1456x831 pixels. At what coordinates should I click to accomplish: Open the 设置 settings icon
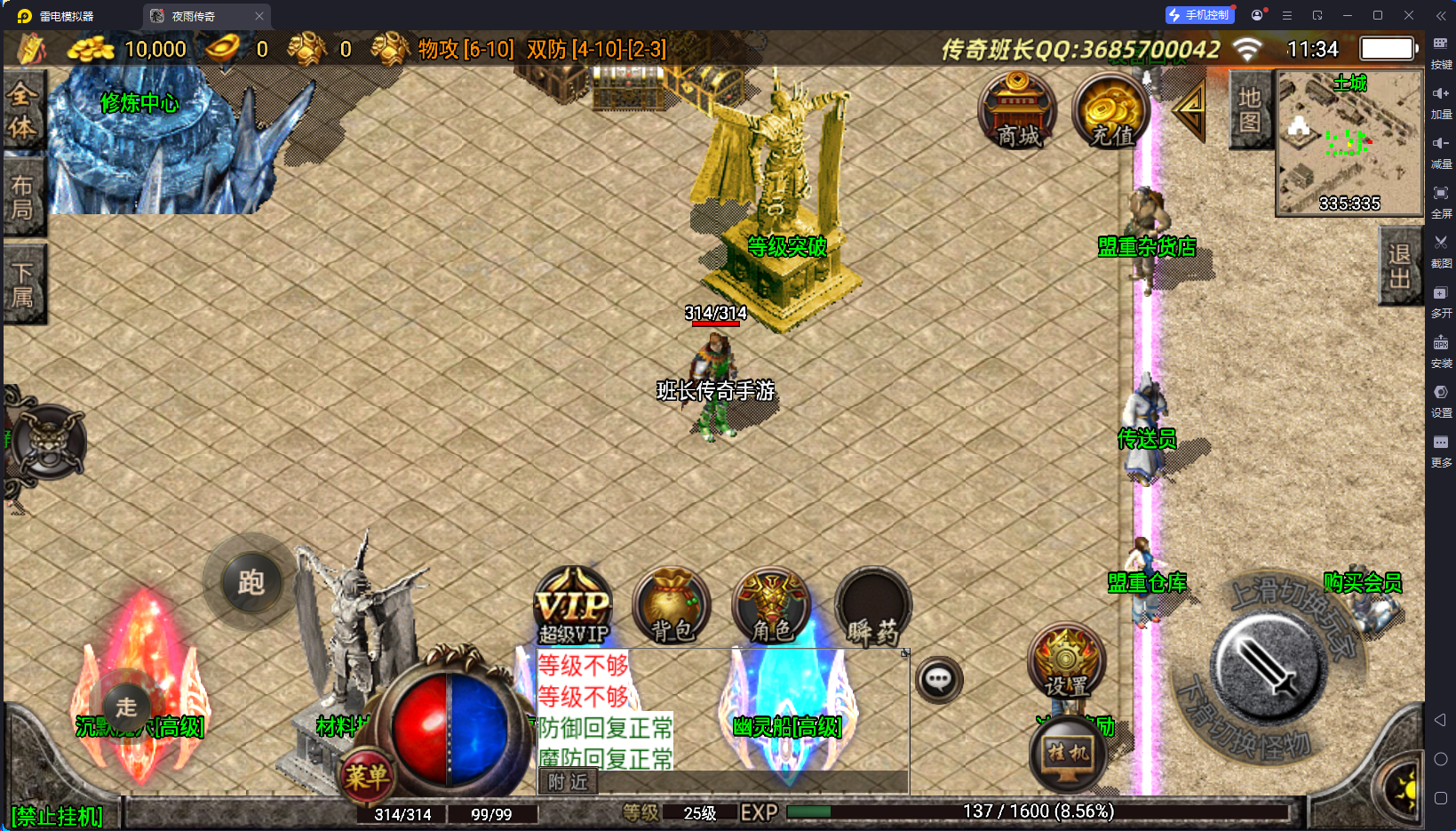pyautogui.click(x=1066, y=662)
